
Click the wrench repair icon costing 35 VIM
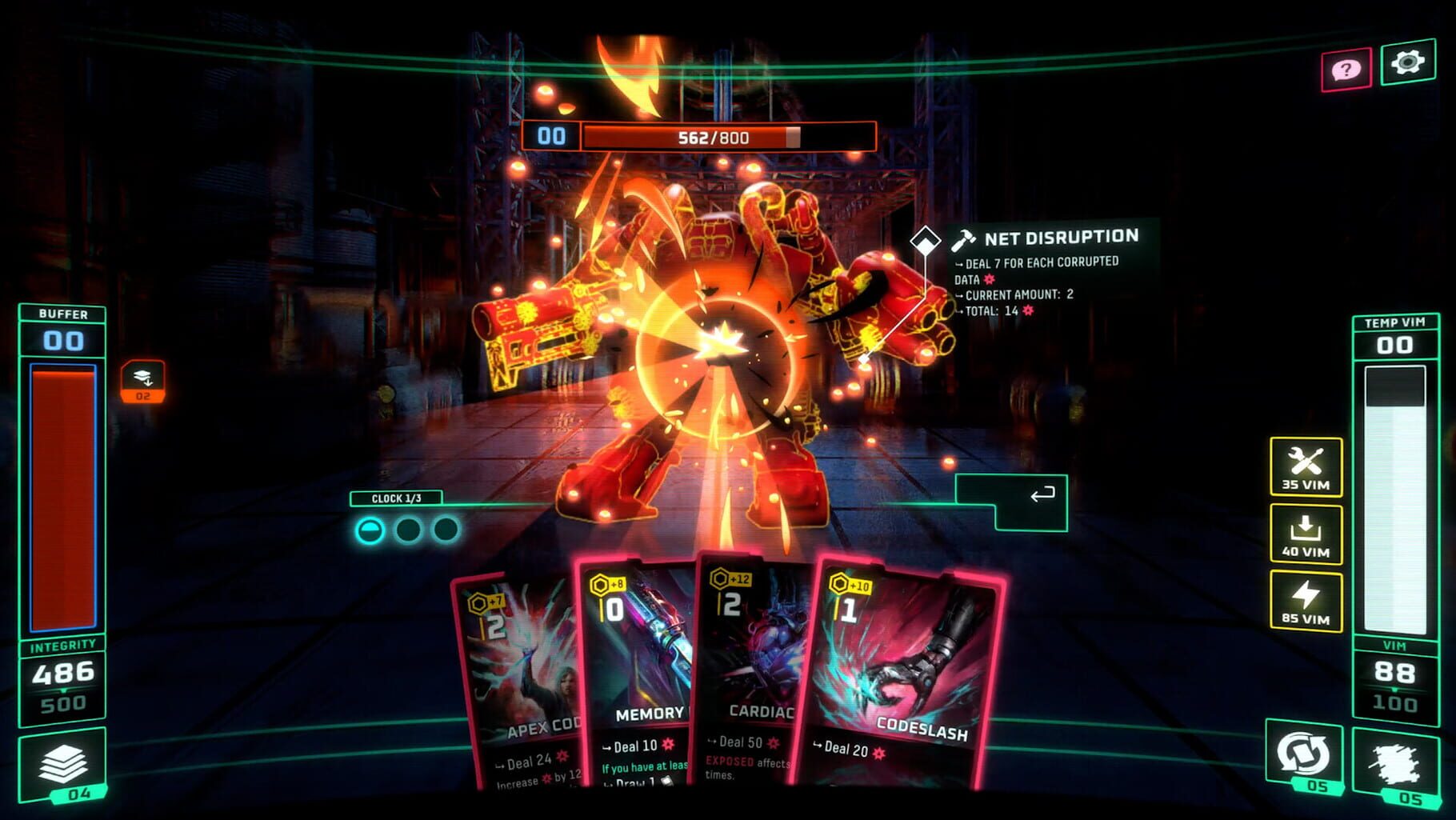[x=1306, y=468]
